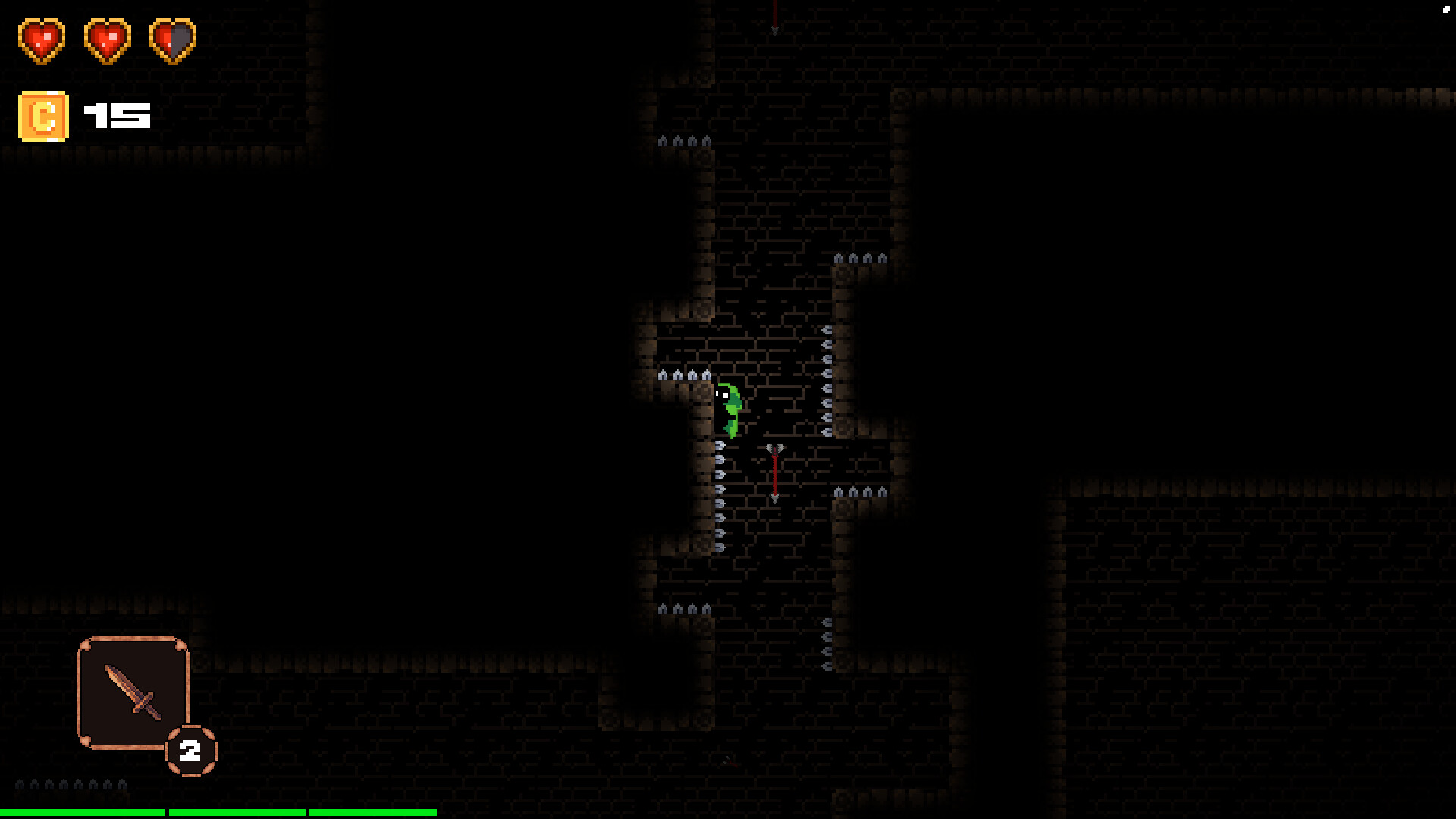Open the weapon slot in the bottom-left HUD
Screen dimensions: 1456x819
(133, 694)
